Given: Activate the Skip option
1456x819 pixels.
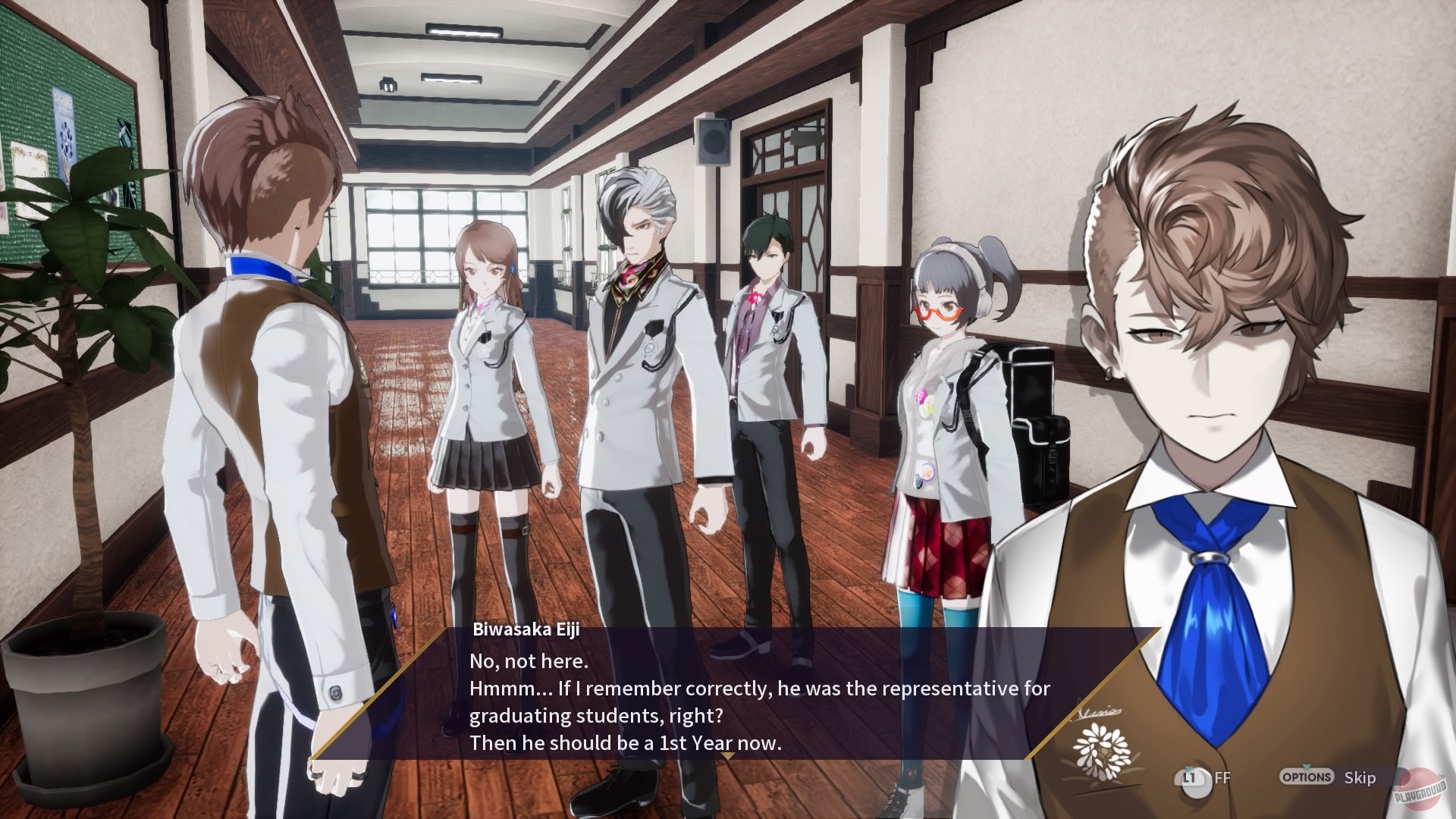Looking at the screenshot, I should tap(1361, 778).
